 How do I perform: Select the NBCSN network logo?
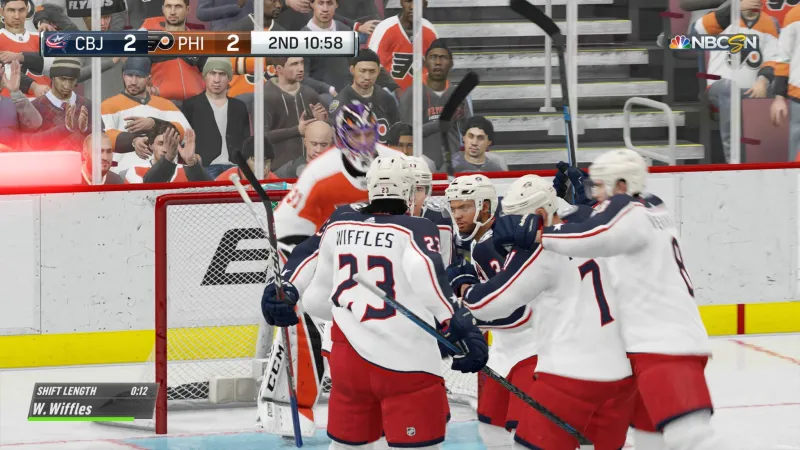click(714, 43)
